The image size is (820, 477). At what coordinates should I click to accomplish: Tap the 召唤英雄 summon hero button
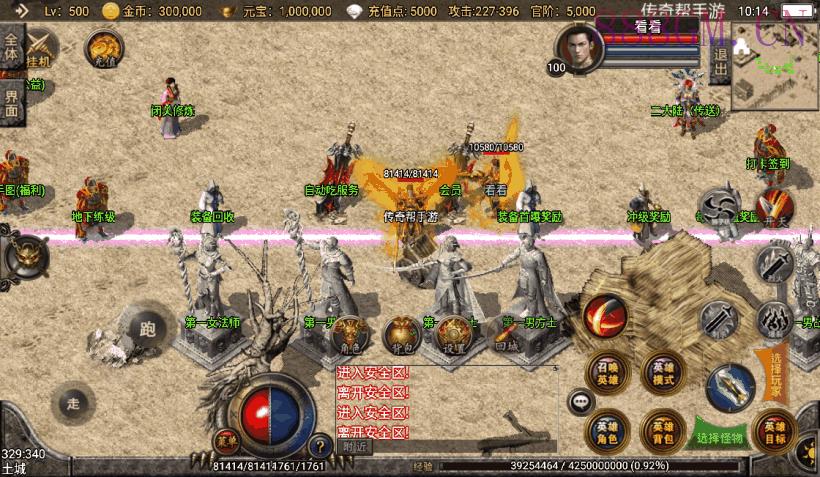point(608,372)
